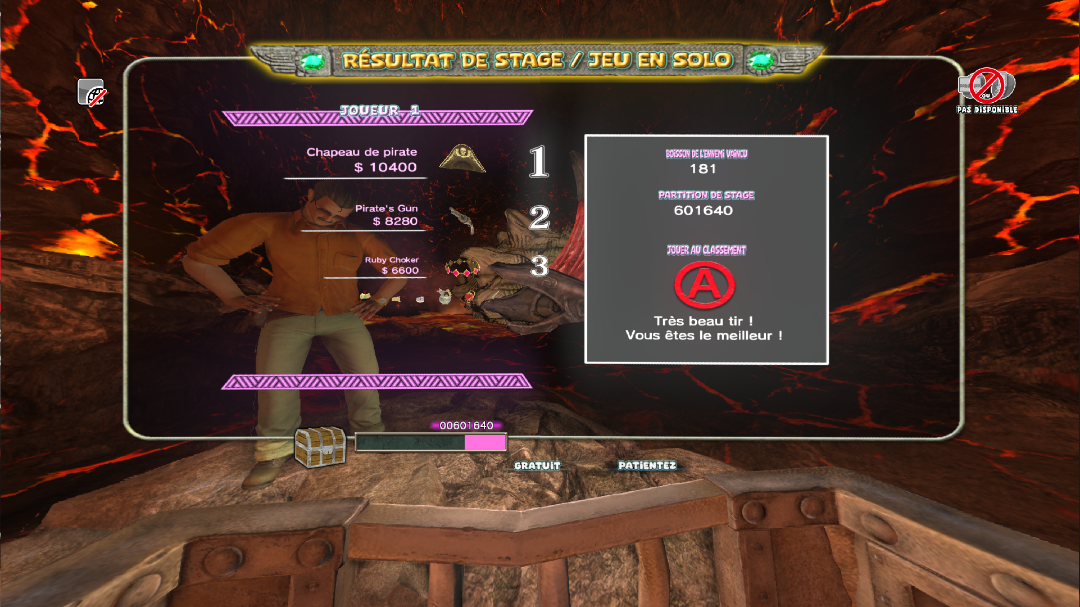Click the crossed-out icon at top left
Image resolution: width=1080 pixels, height=607 pixels.
point(93,94)
